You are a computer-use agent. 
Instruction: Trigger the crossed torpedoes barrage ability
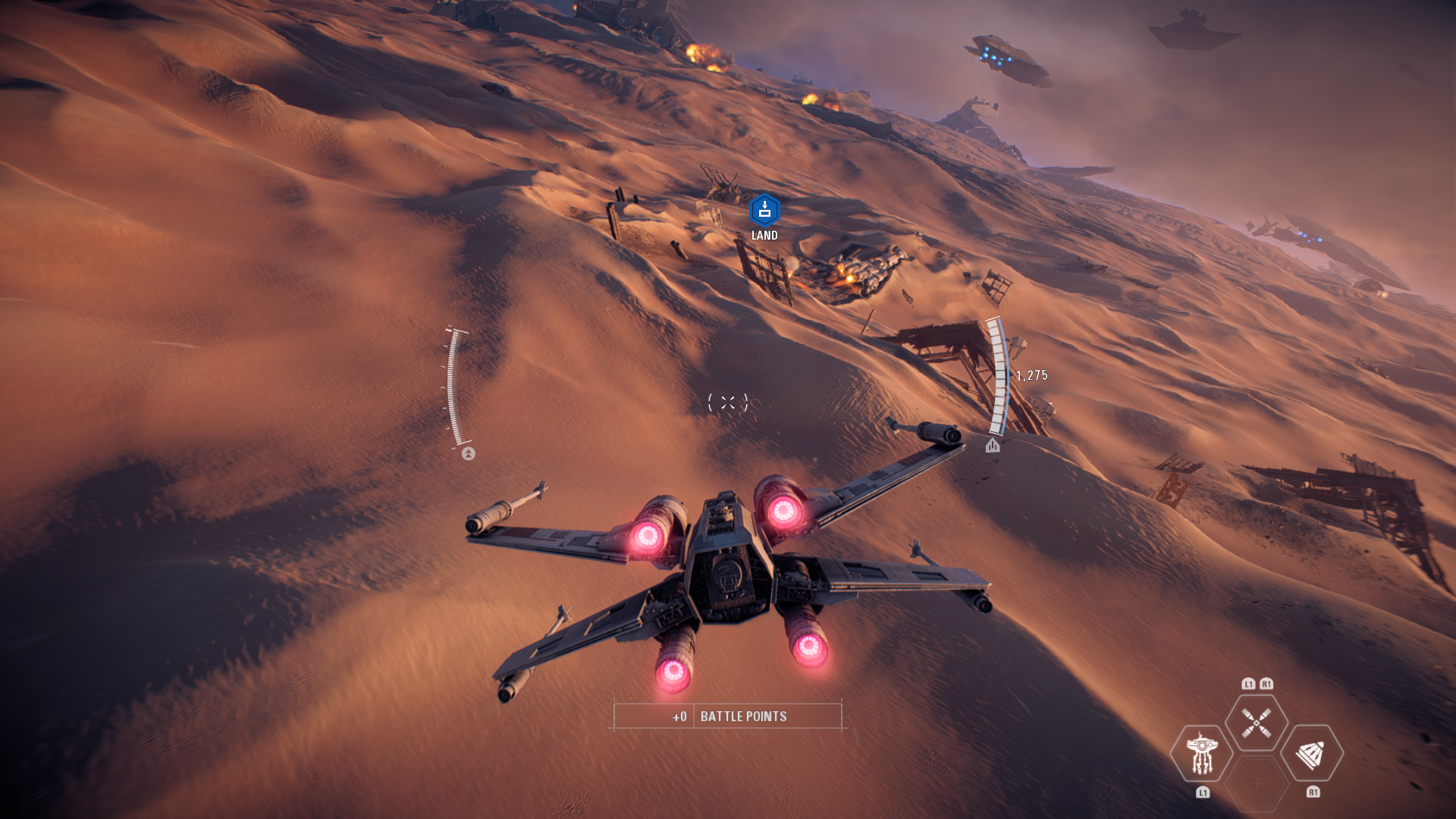point(1257,723)
